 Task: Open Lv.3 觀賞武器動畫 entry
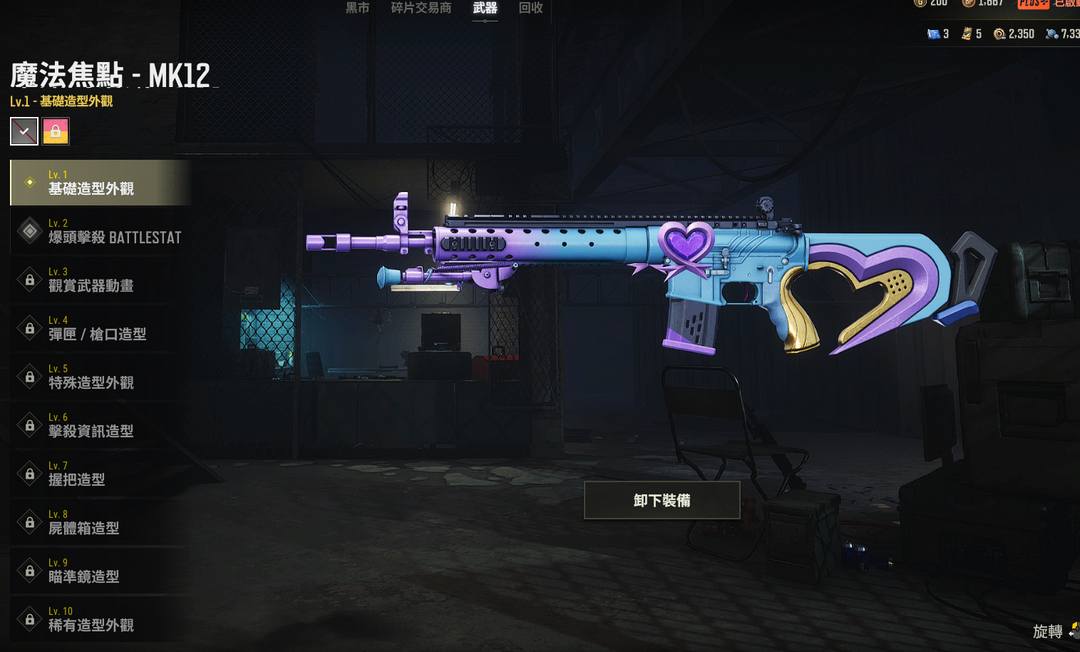point(98,279)
